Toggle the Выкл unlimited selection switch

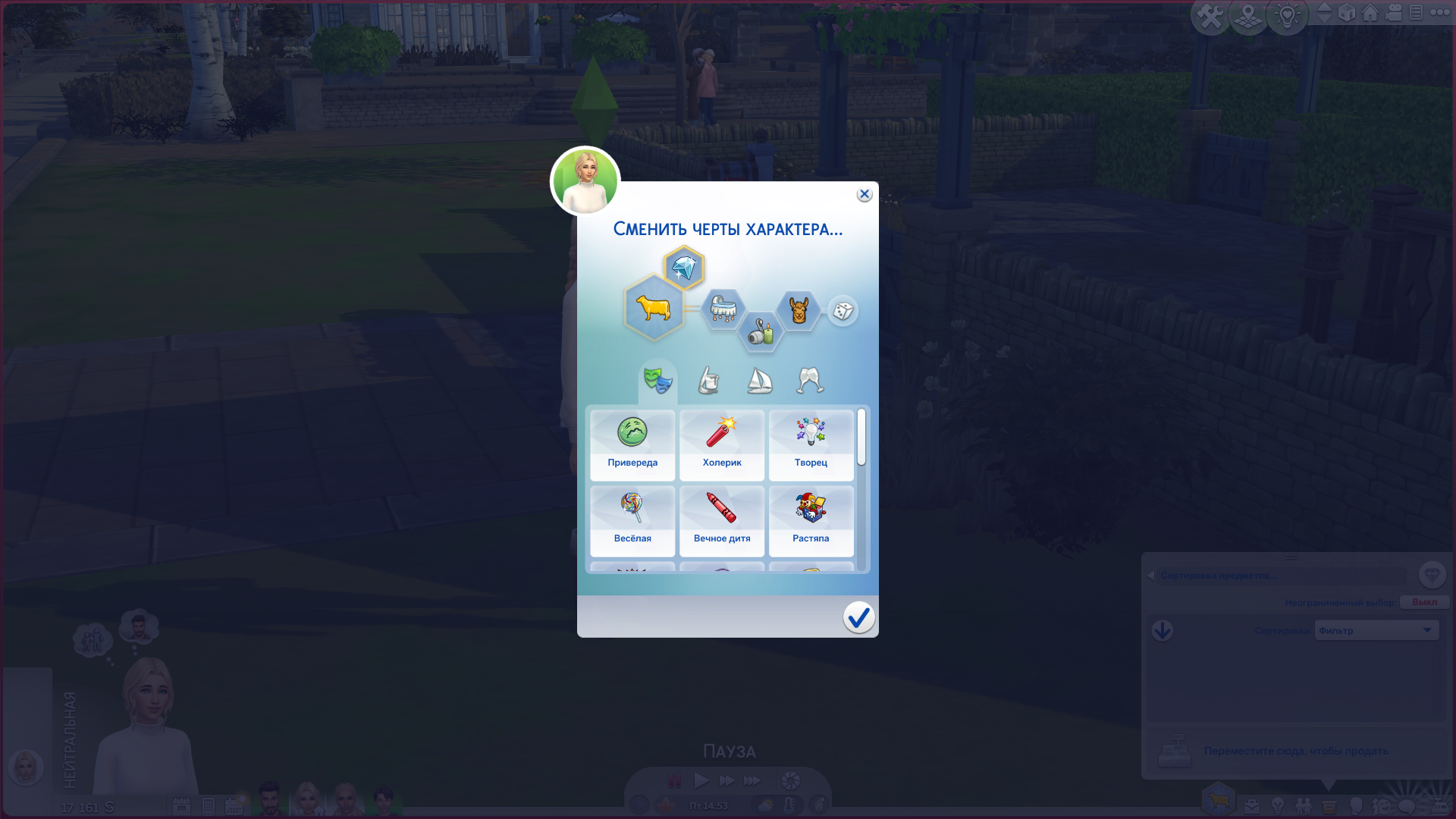pyautogui.click(x=1423, y=602)
